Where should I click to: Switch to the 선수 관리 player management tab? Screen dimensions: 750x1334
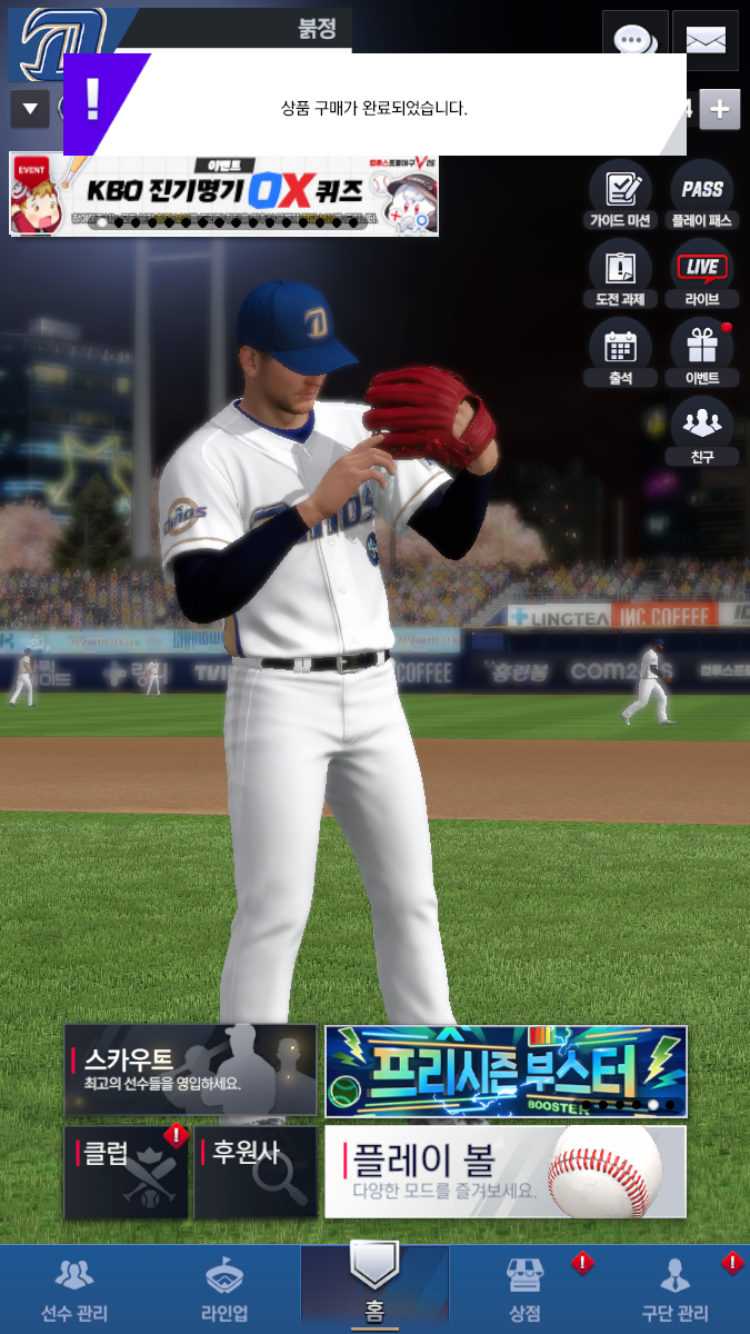click(74, 1290)
